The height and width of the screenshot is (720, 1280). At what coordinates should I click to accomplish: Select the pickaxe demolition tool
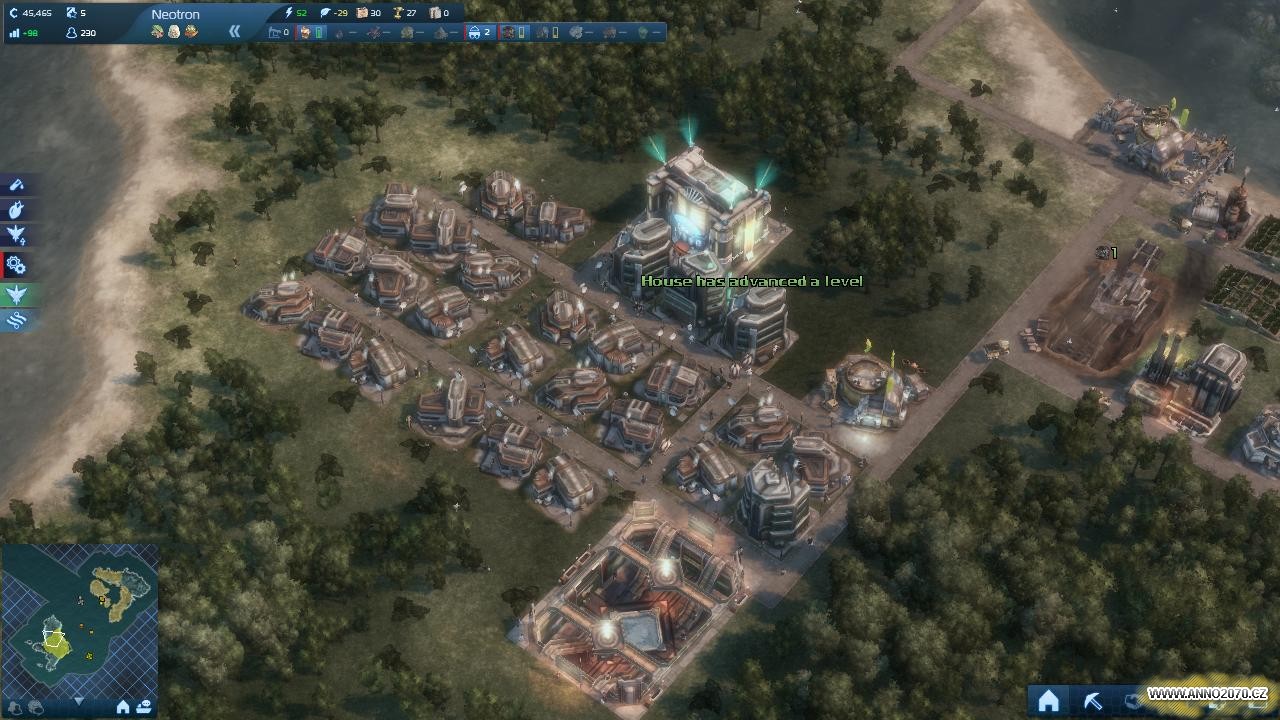tap(1093, 701)
